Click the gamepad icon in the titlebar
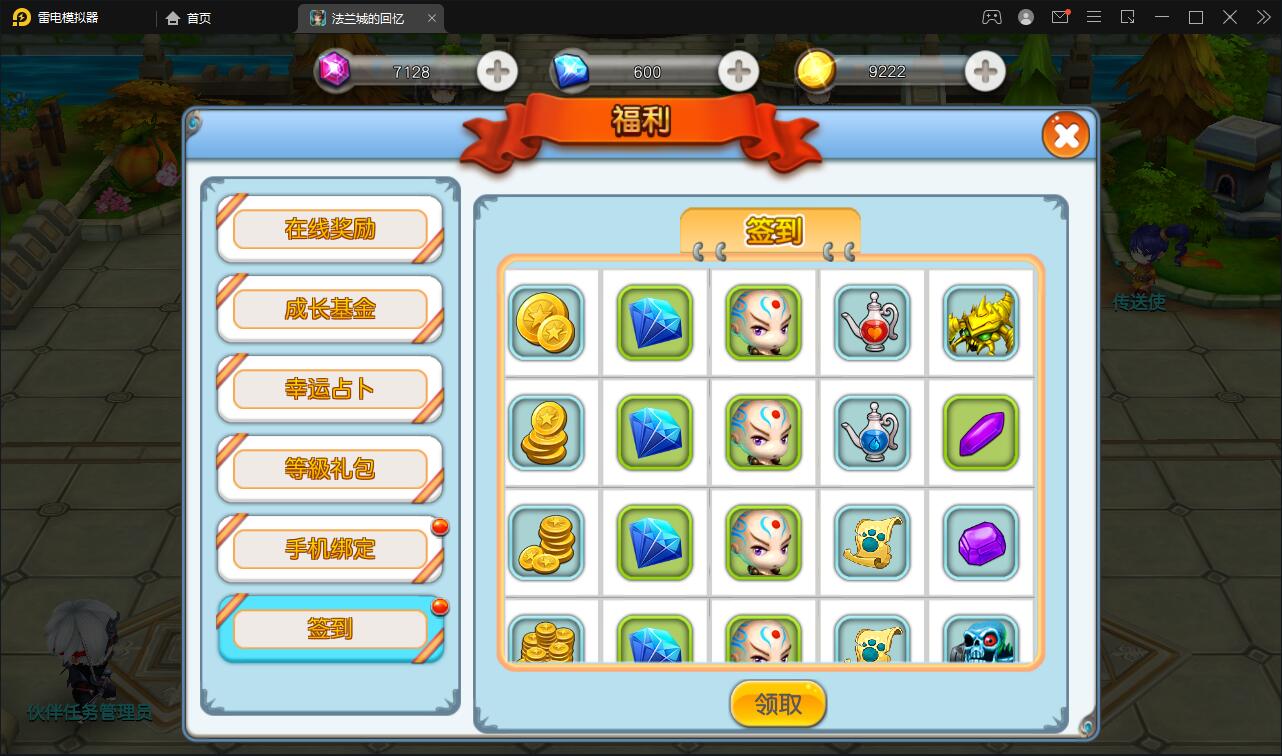 coord(991,17)
